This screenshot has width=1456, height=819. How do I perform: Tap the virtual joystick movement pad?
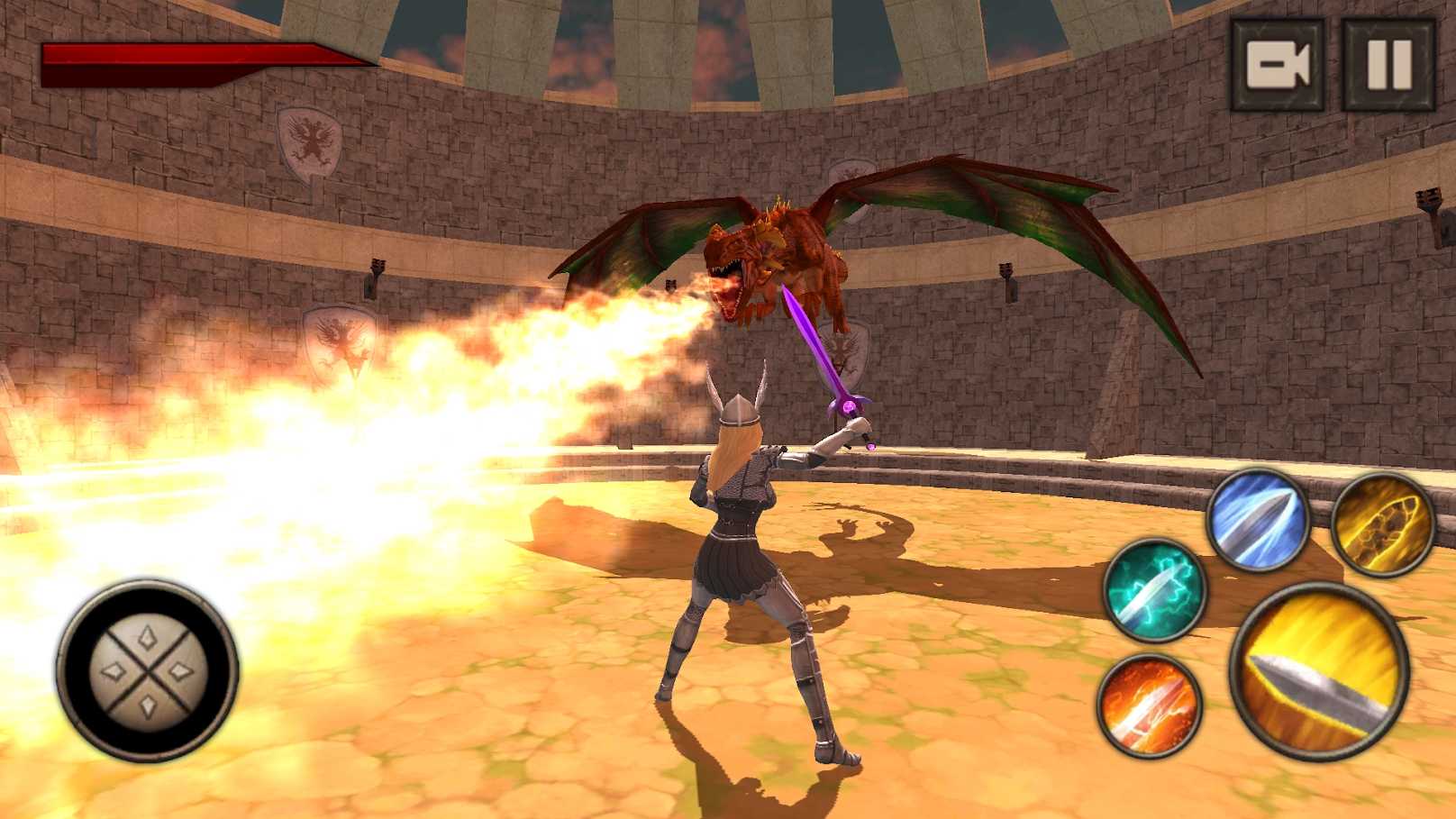[148, 669]
